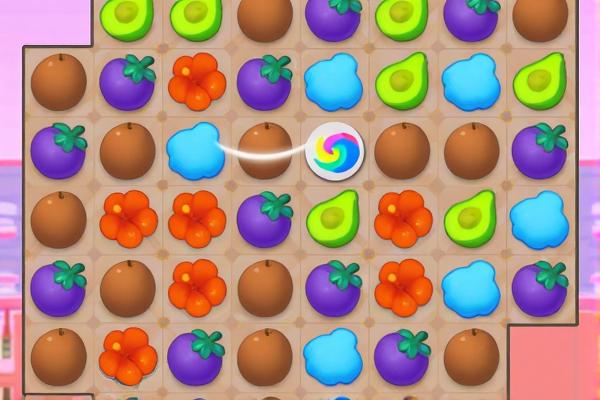Screen dimensions: 600x400
Task: Select the rainbow swirl booster tile
Action: [335, 151]
